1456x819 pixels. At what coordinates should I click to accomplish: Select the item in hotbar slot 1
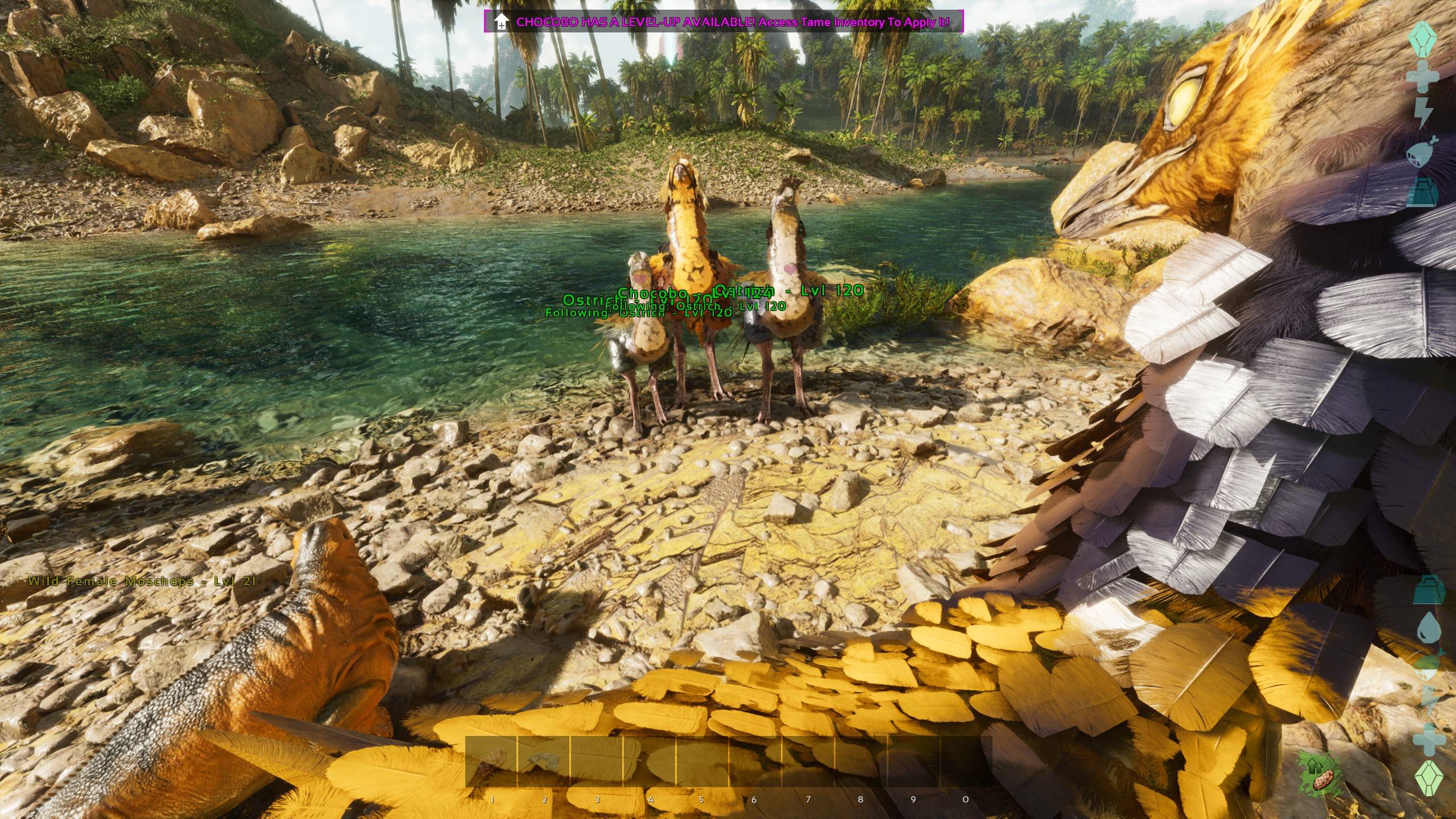[x=491, y=761]
